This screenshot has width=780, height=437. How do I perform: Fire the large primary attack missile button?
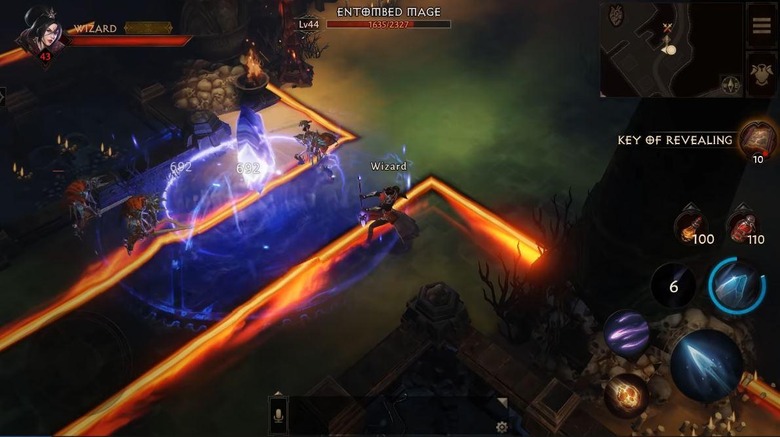point(707,365)
